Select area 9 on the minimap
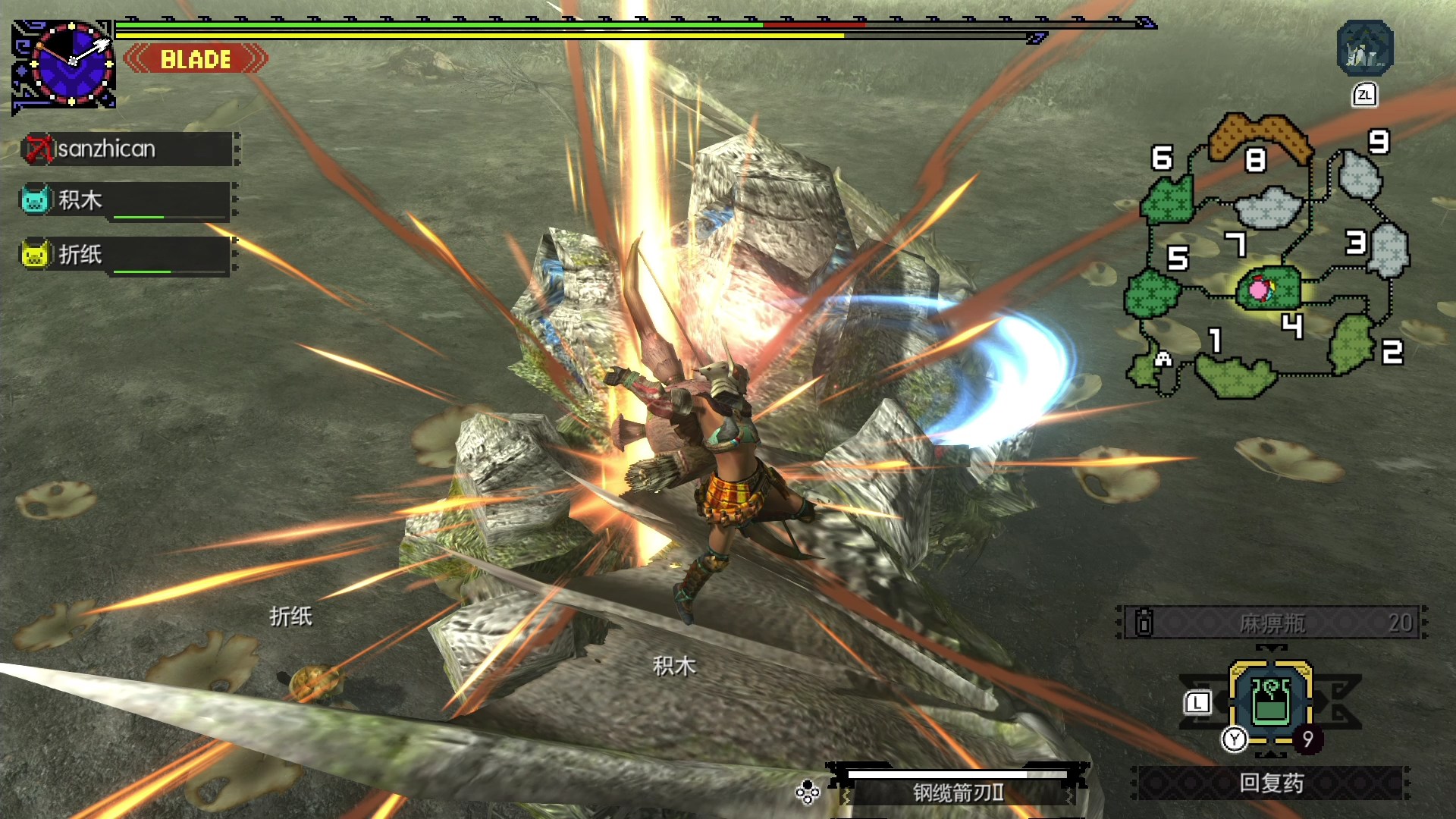1456x819 pixels. [x=1360, y=174]
